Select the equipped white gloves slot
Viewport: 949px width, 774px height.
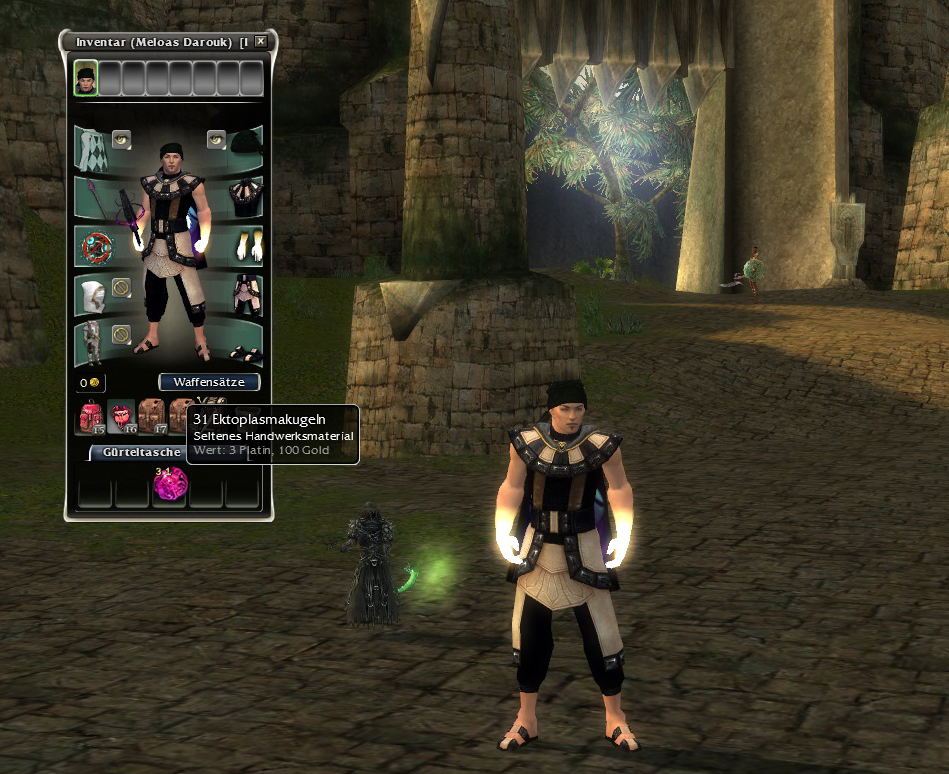click(x=245, y=244)
